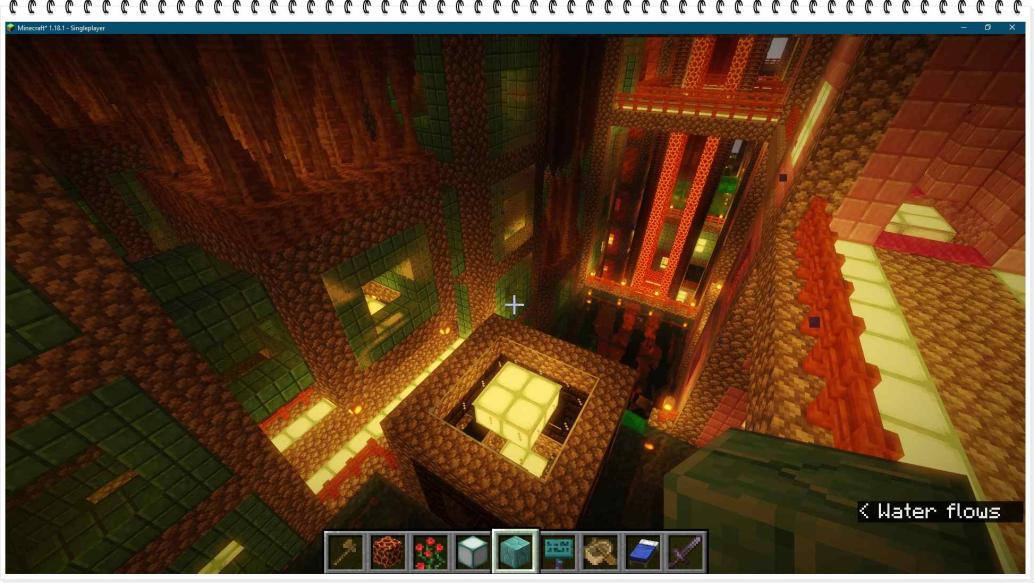Select the magma block hotbar slot
1034x583 pixels.
click(387, 551)
